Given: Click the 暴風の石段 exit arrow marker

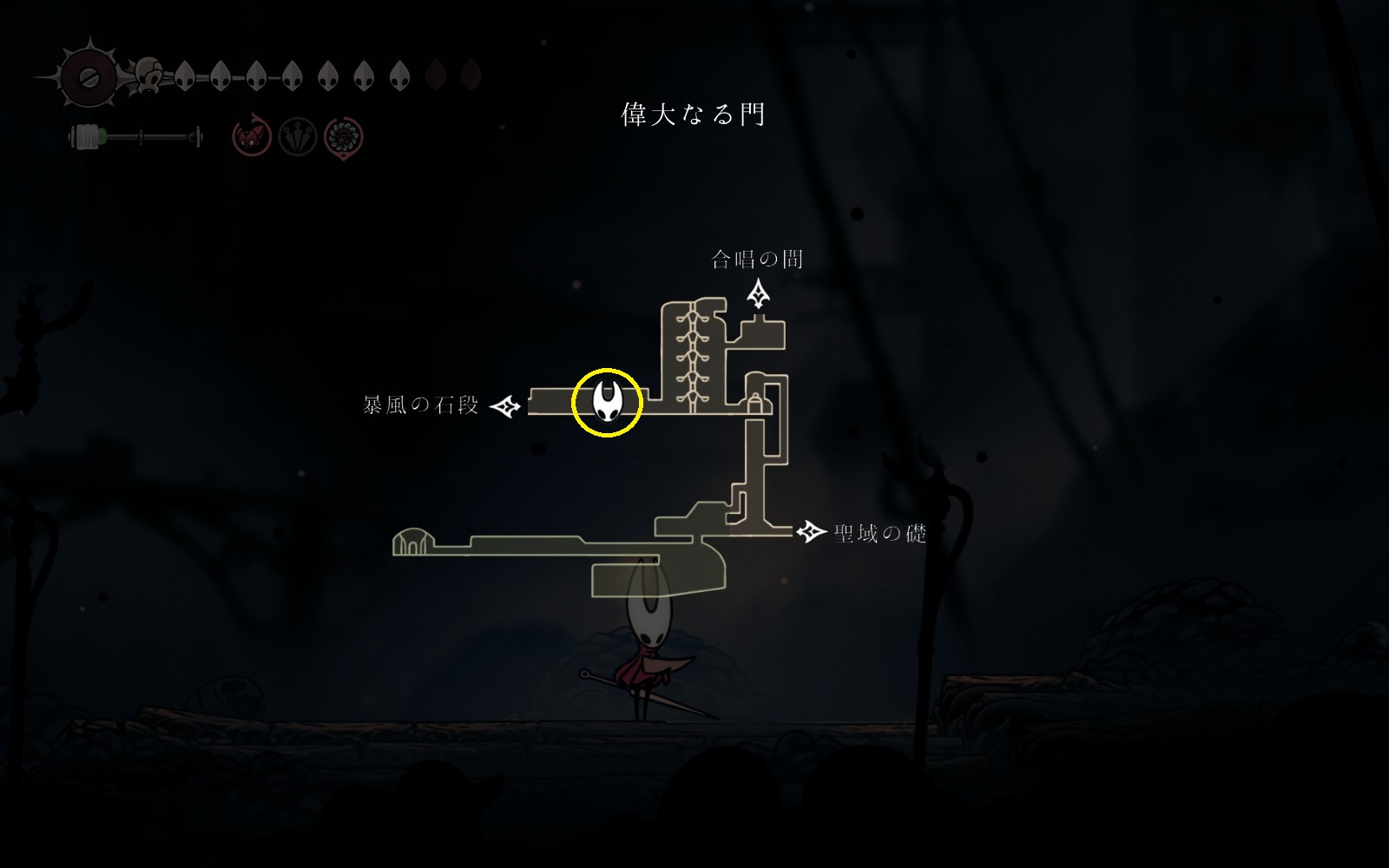Looking at the screenshot, I should pyautogui.click(x=505, y=405).
